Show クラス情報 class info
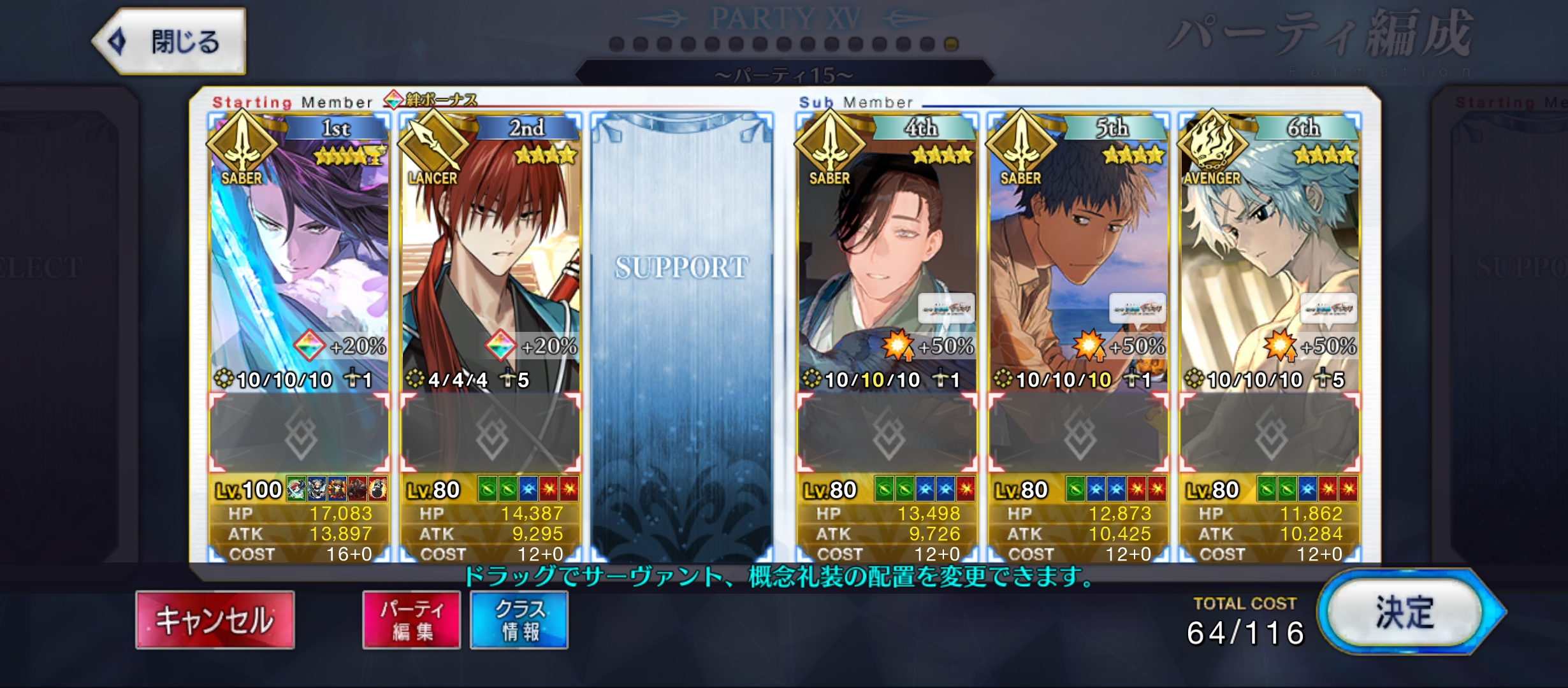The width and height of the screenshot is (1568, 688). coord(519,620)
